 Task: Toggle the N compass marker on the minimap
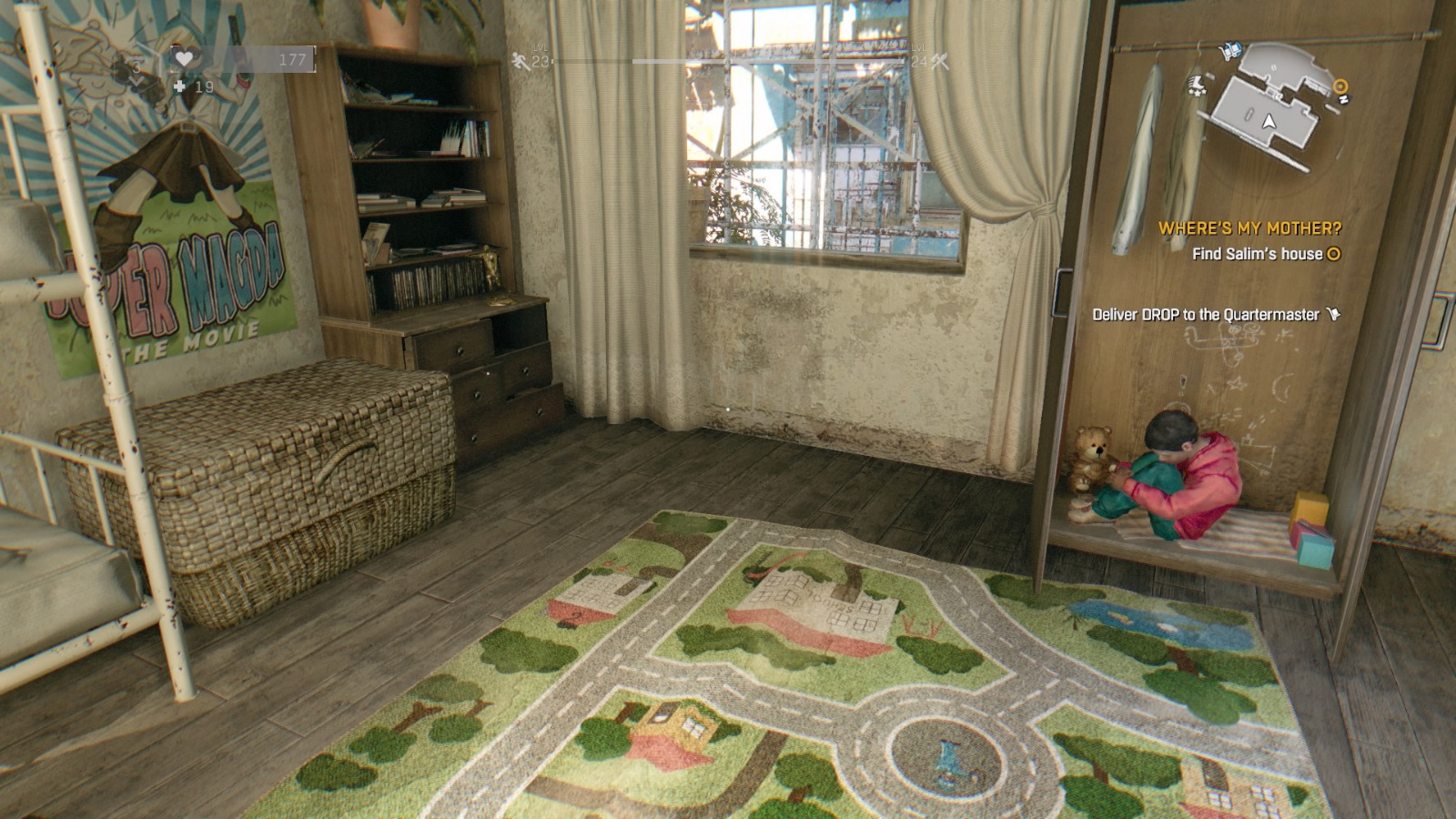1343,99
